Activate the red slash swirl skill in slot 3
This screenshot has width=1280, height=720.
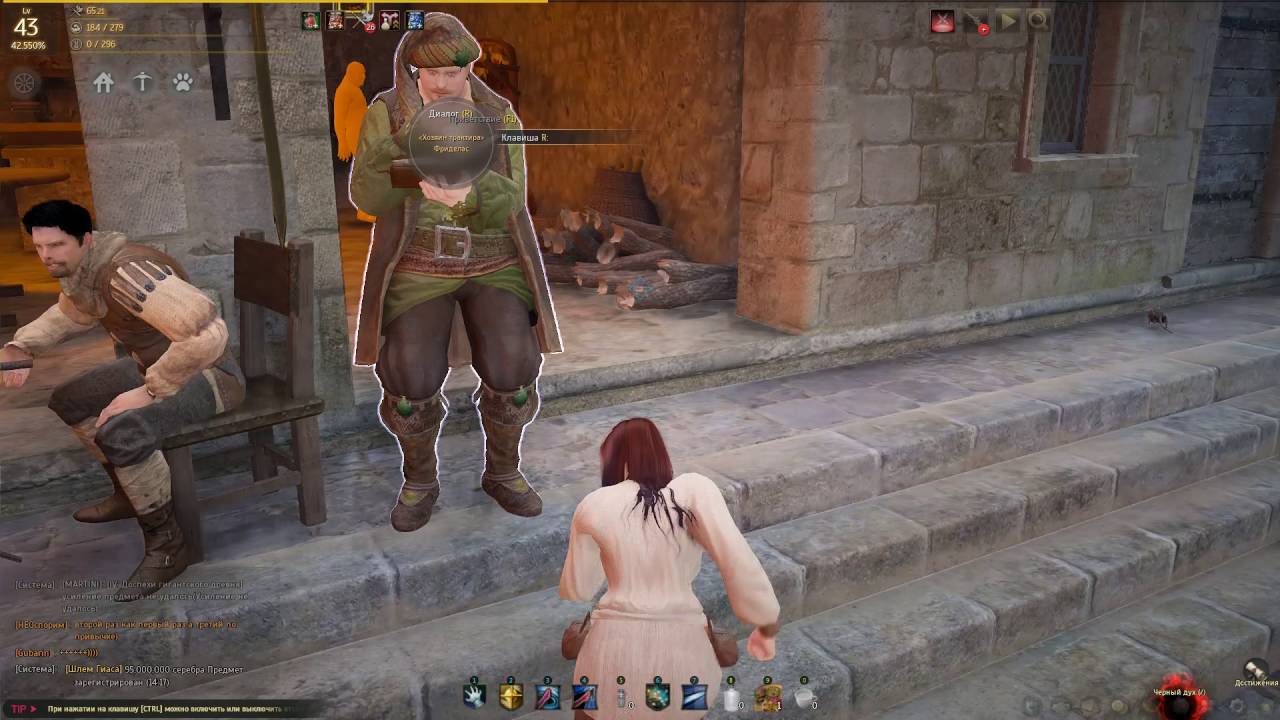pyautogui.click(x=547, y=696)
